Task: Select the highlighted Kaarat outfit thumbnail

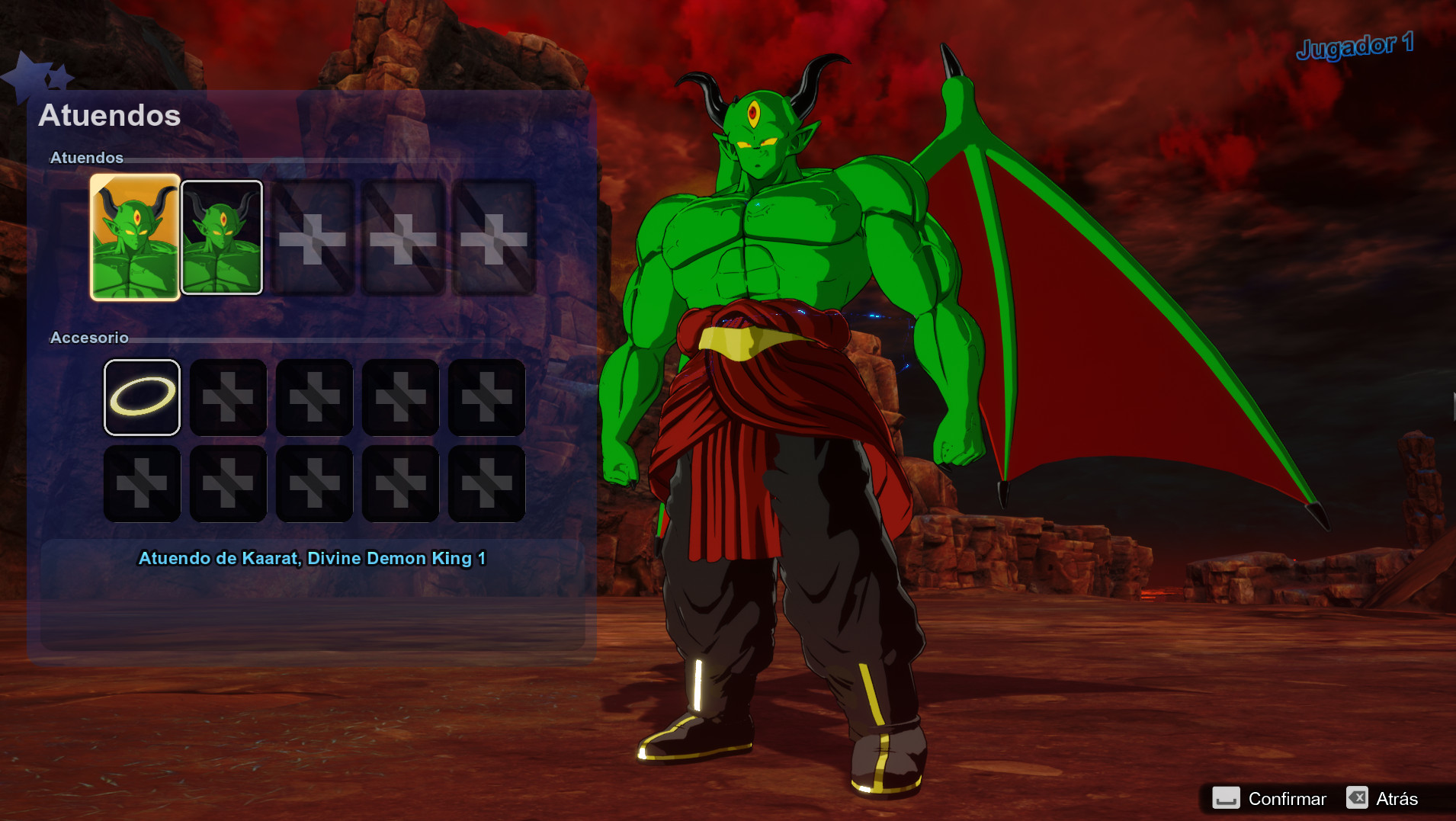Action: point(134,235)
